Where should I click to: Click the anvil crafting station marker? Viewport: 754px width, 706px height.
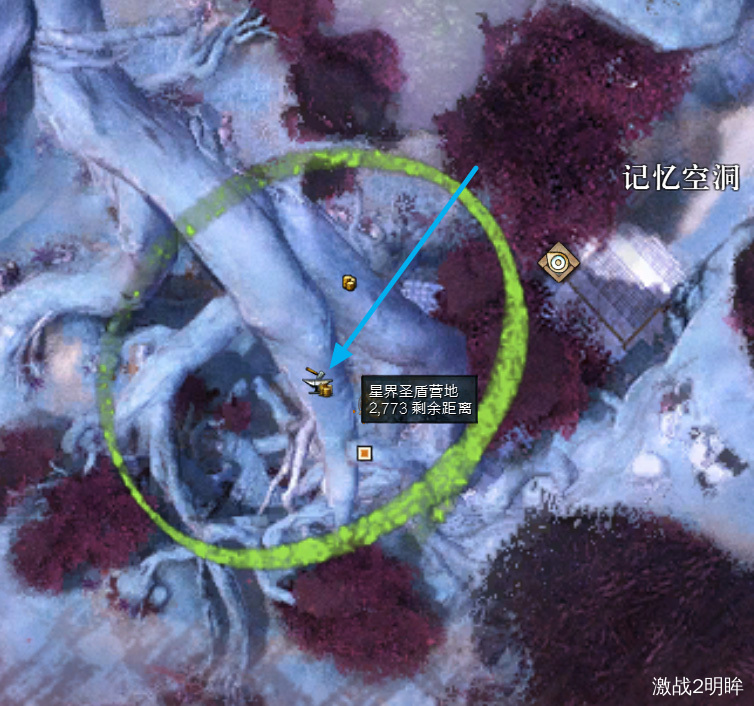[x=320, y=382]
